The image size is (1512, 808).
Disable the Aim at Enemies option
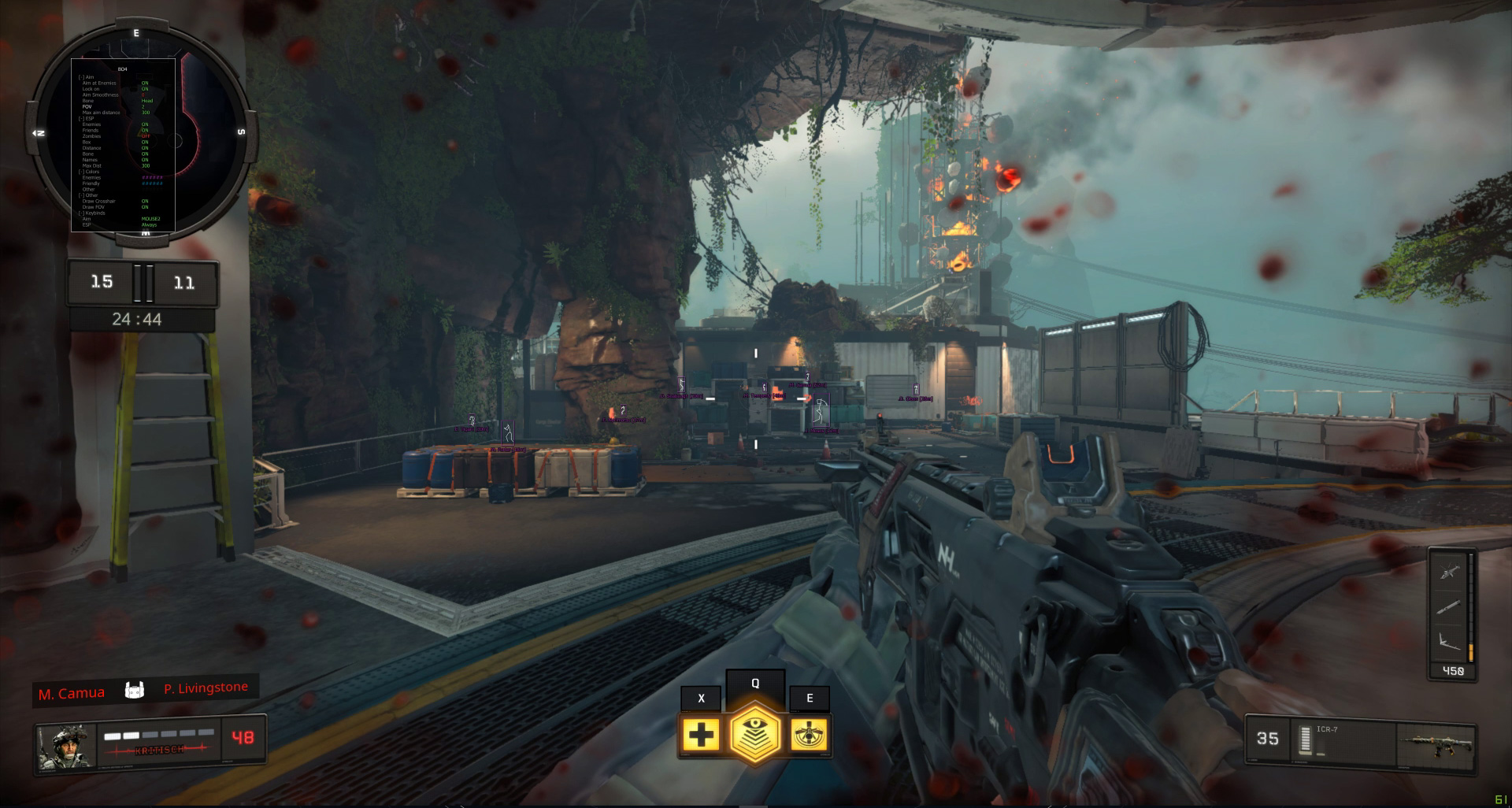146,83
